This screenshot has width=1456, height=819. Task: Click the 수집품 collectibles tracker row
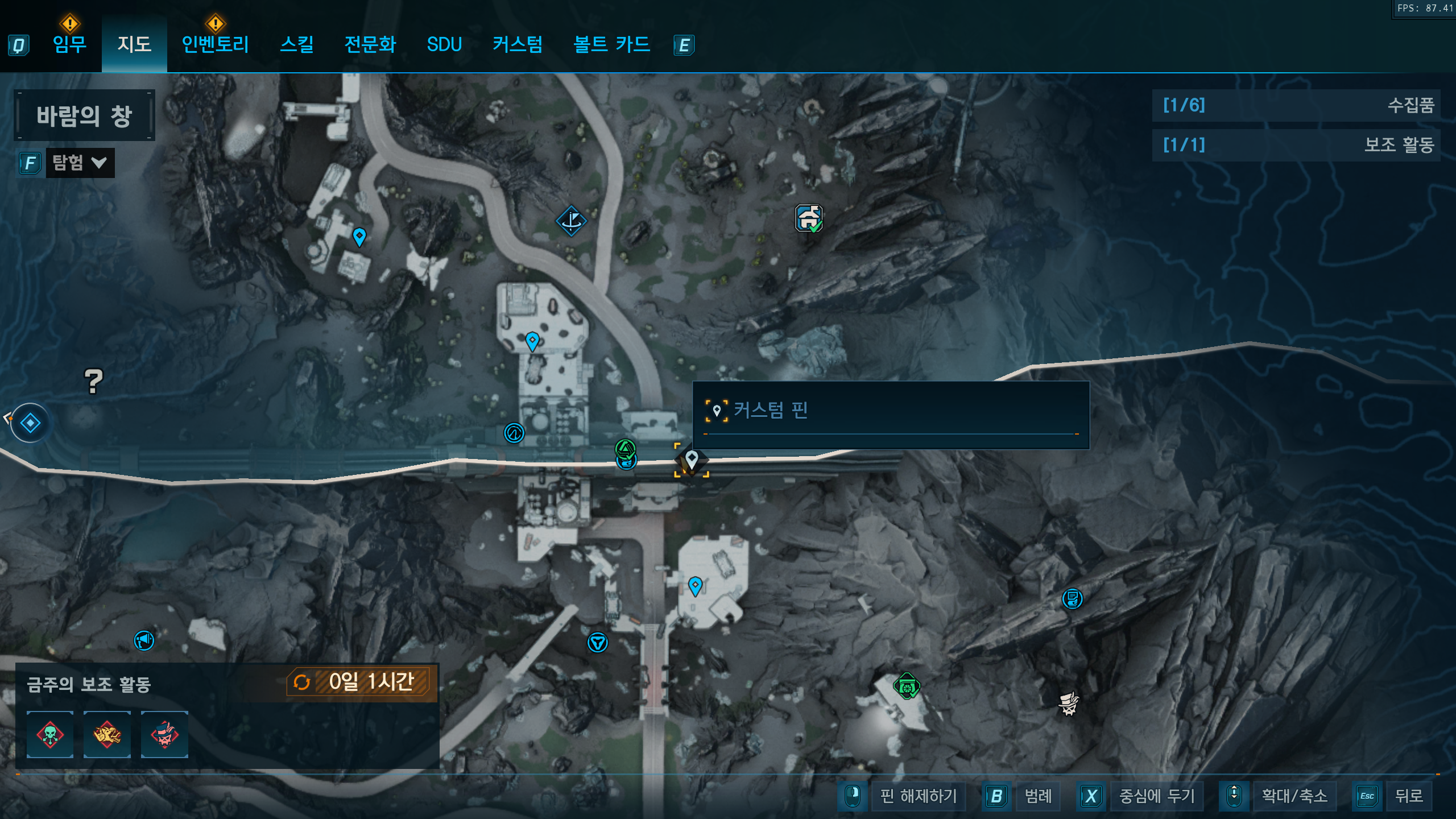coord(1296,105)
